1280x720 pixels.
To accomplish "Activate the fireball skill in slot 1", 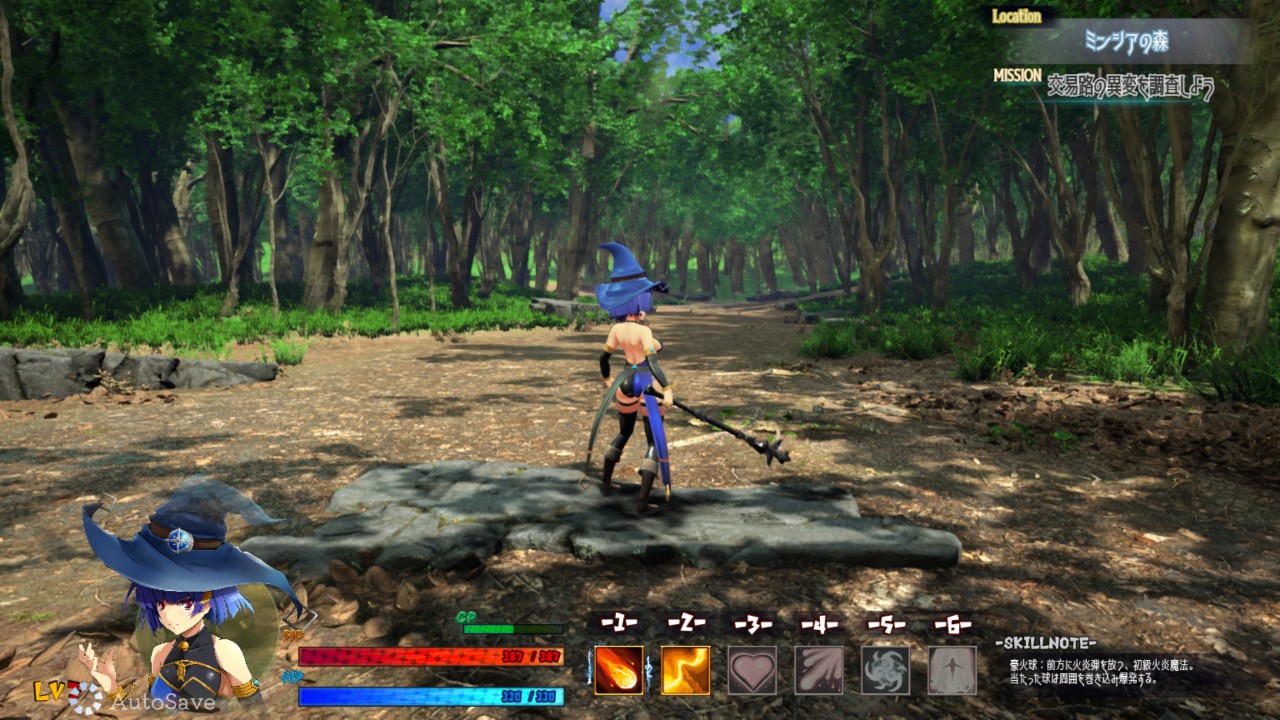I will click(619, 670).
